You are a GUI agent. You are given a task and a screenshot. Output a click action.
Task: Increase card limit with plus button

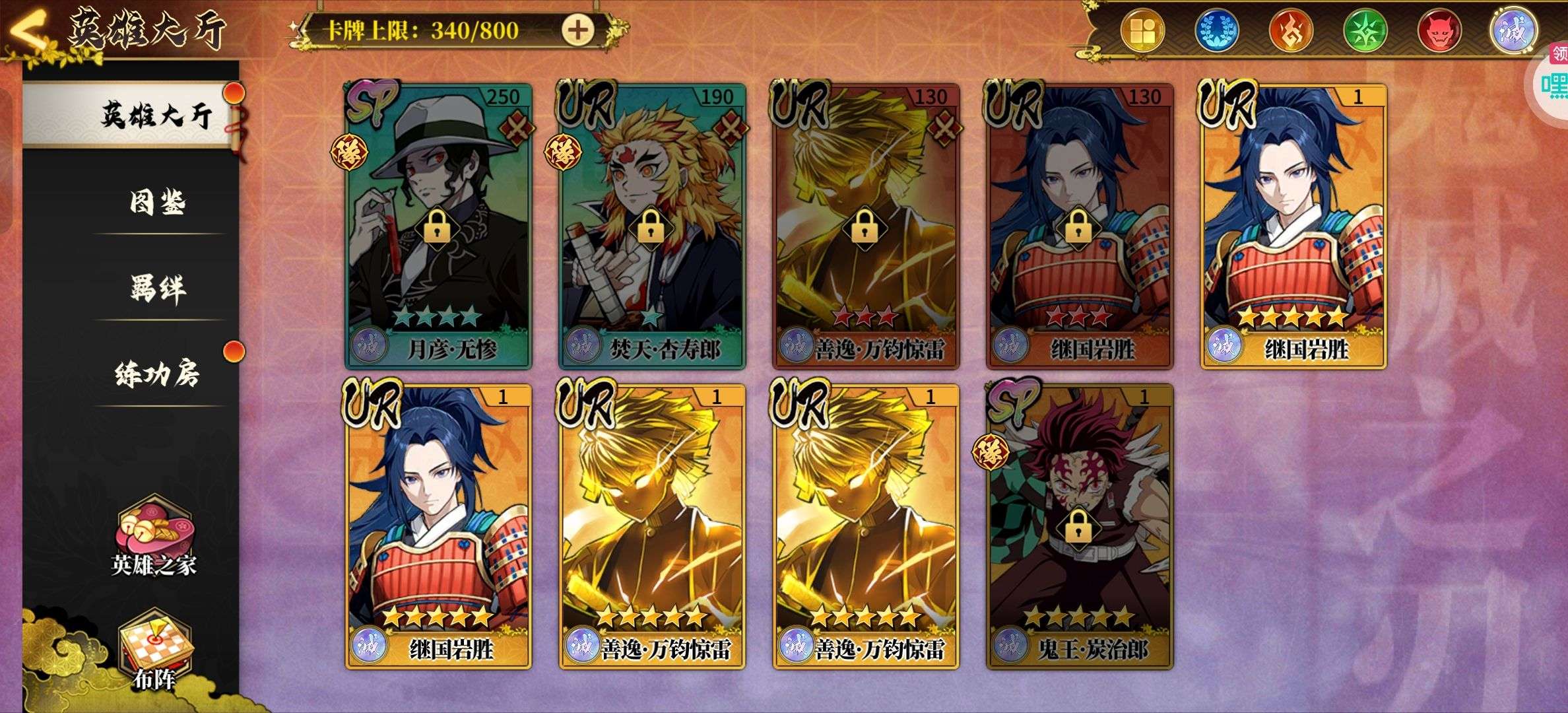[577, 30]
